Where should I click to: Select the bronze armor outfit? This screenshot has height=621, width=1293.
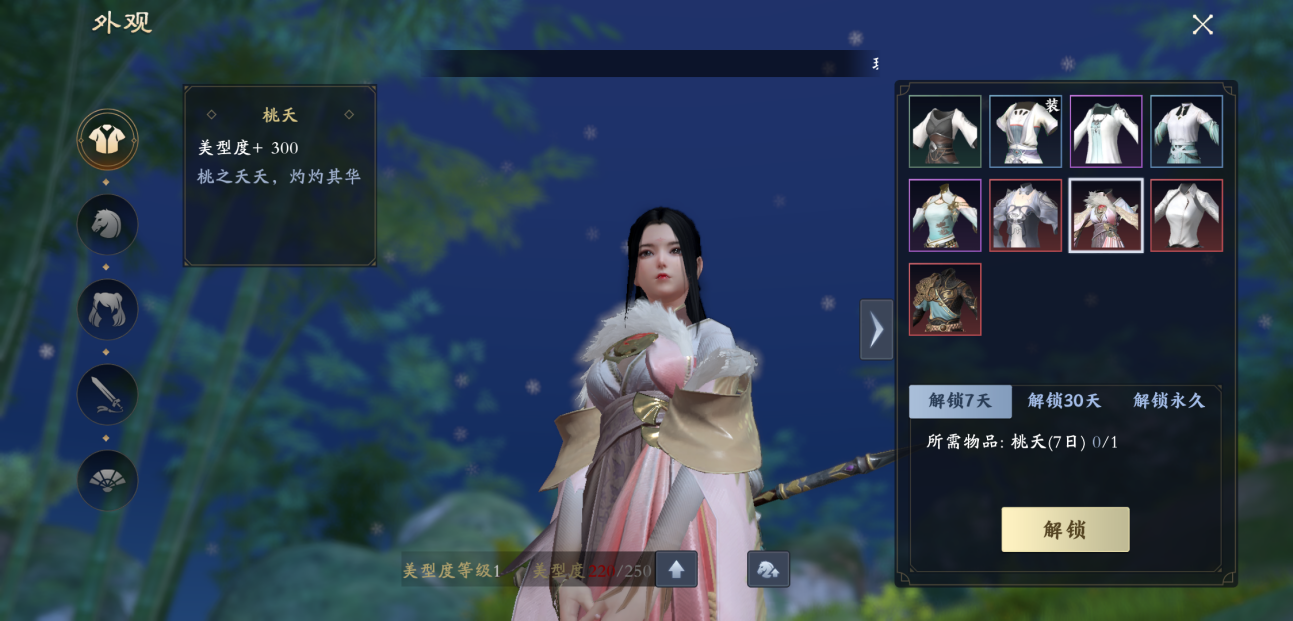(945, 299)
